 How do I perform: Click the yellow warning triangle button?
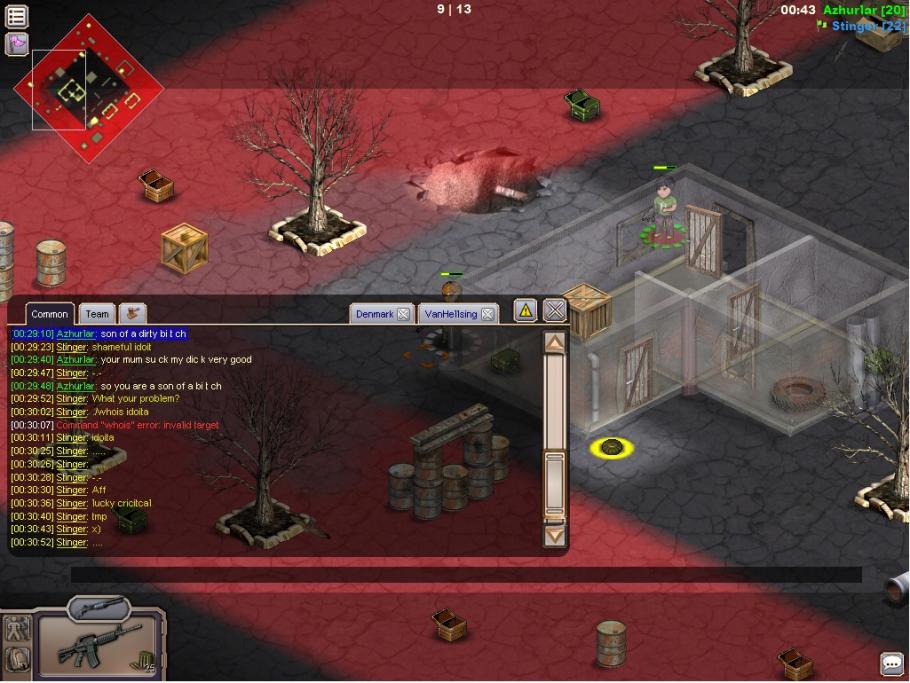[525, 311]
